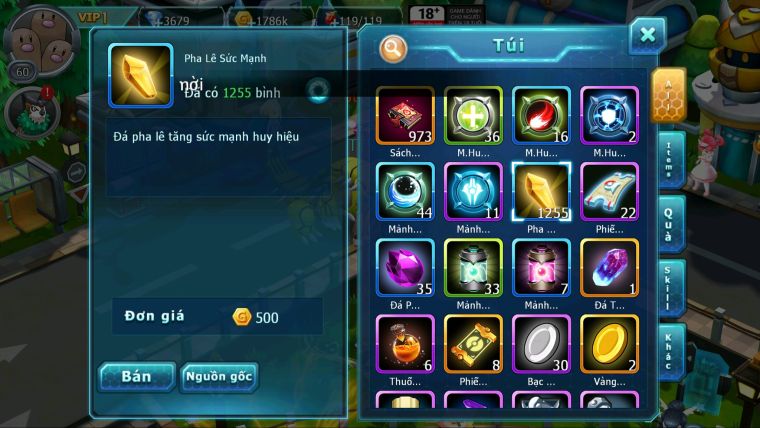The image size is (760, 428).
Task: Select the orange potion flask slot
Action: pyautogui.click(x=405, y=343)
